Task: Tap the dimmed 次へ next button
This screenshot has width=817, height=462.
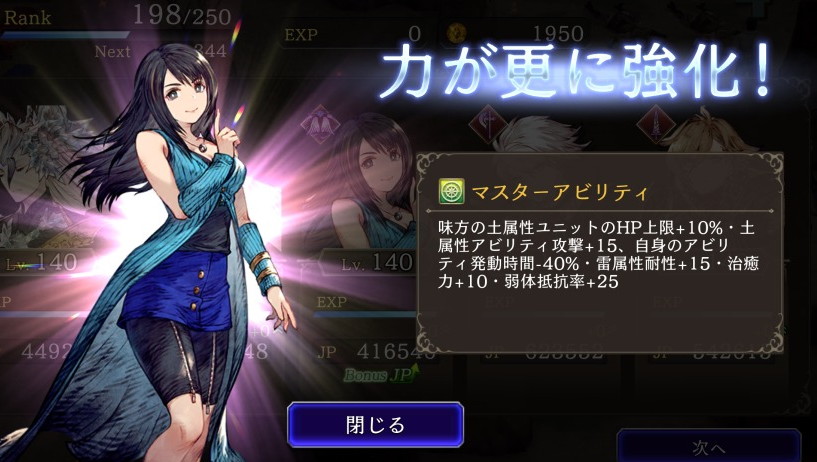Action: [x=708, y=446]
